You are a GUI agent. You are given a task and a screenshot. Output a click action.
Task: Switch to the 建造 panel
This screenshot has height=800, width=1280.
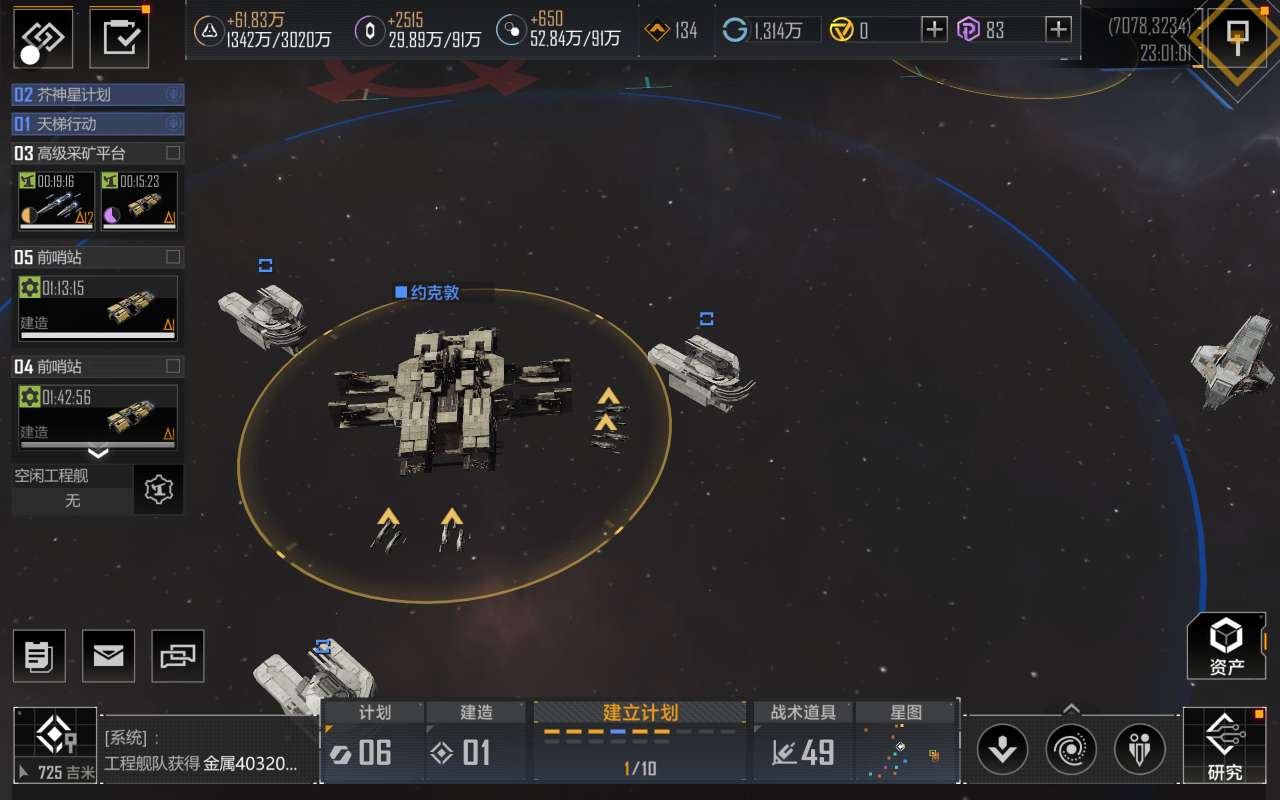[476, 742]
